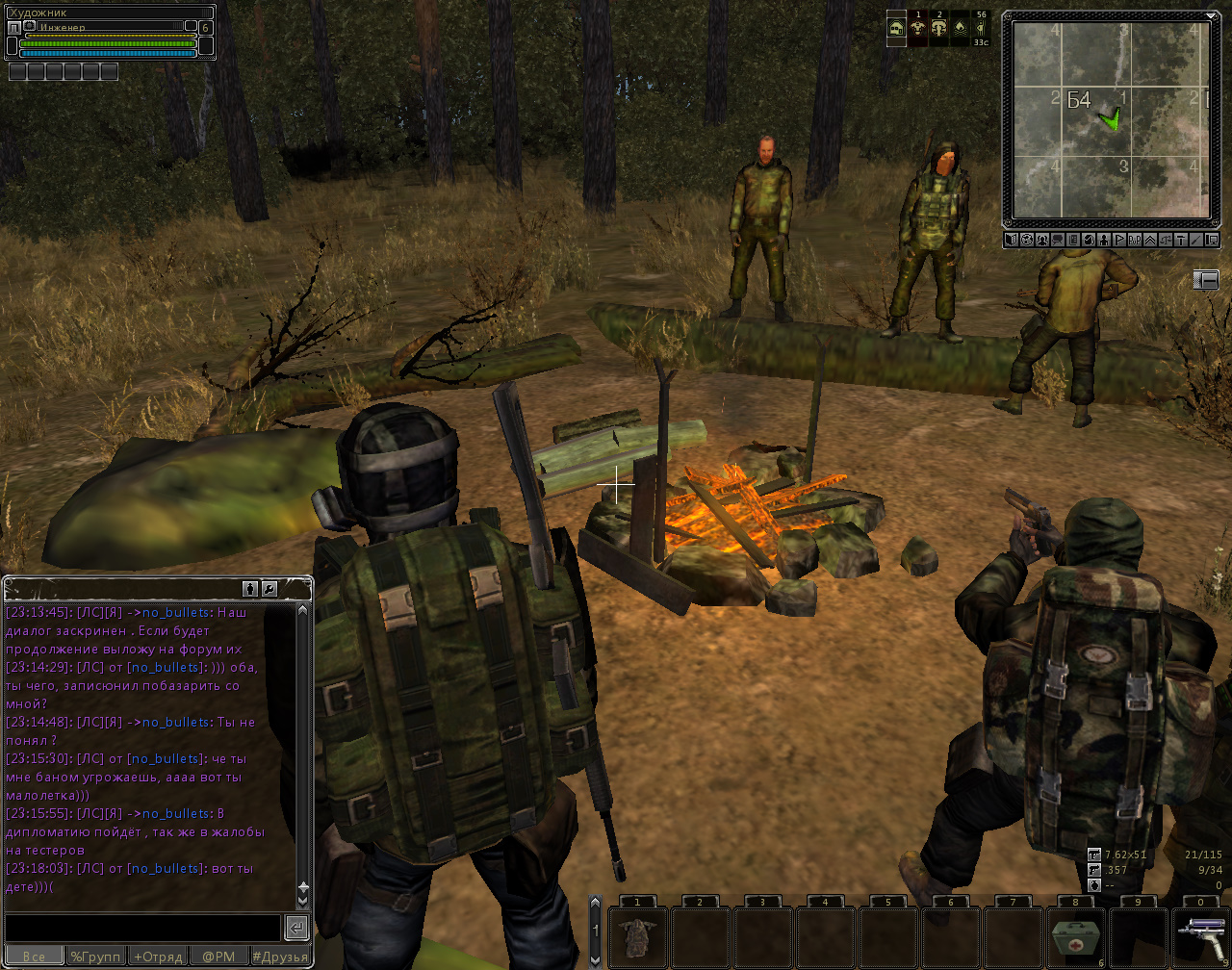Open chat settings via the wrench icon
The image size is (1232, 970).
click(270, 588)
